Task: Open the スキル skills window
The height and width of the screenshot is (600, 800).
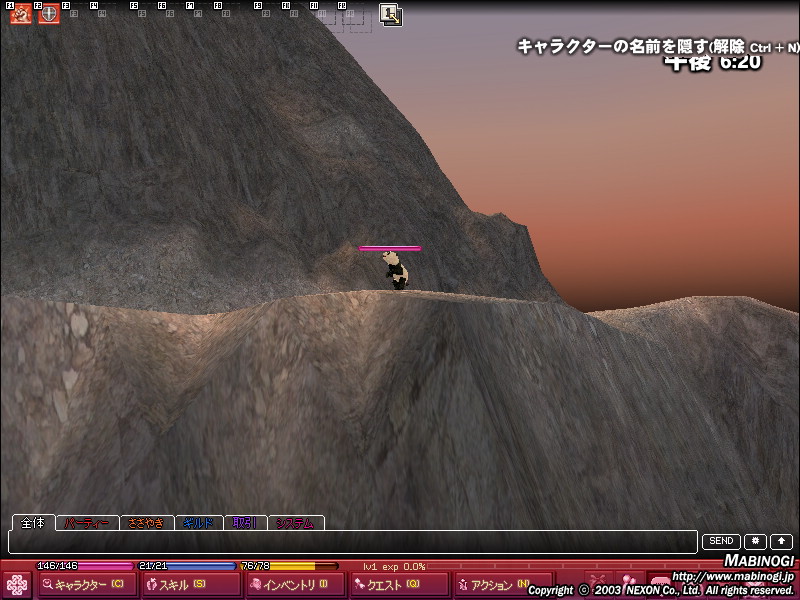Action: (177, 585)
